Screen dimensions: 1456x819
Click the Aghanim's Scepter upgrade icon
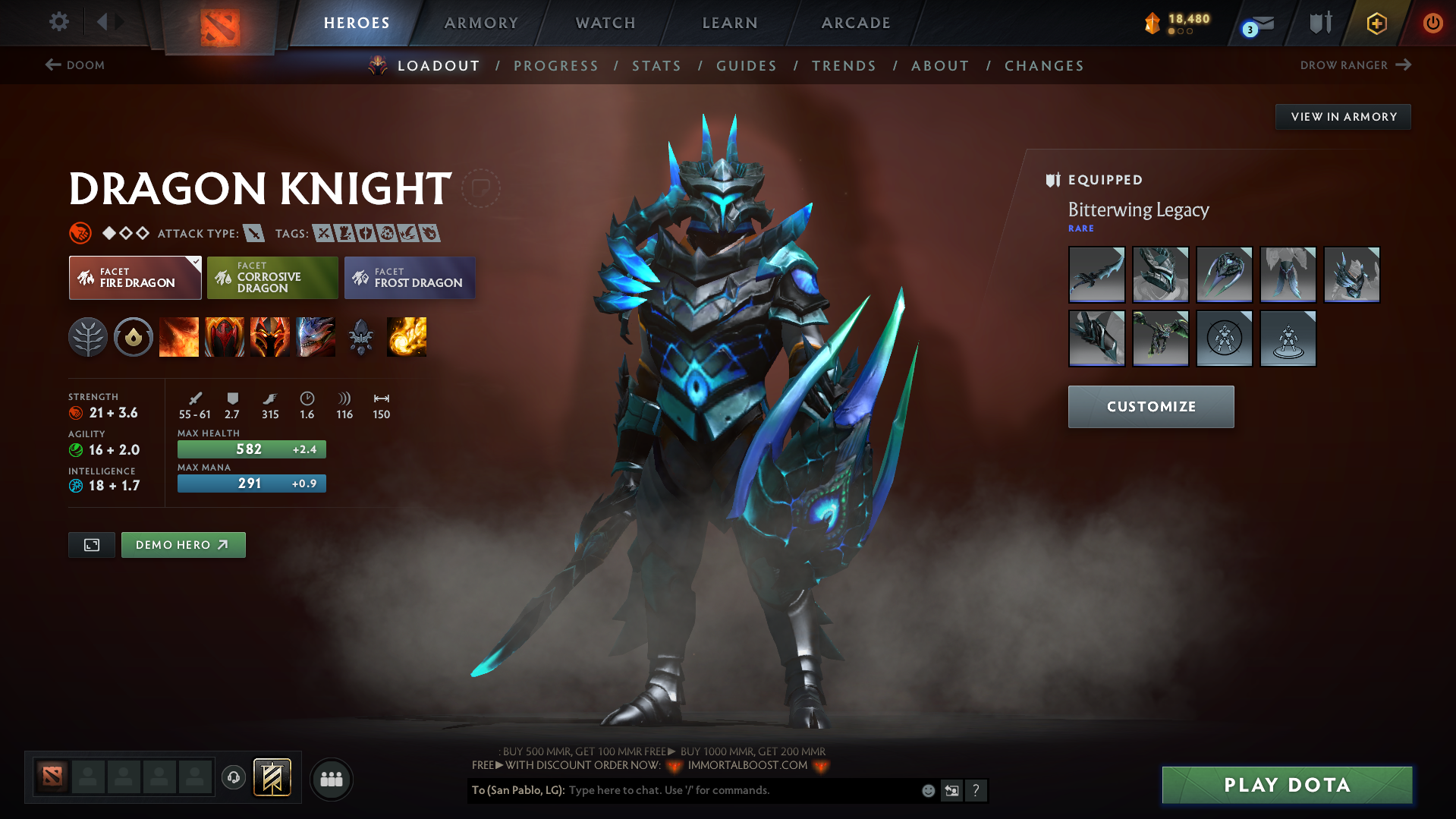click(x=361, y=337)
